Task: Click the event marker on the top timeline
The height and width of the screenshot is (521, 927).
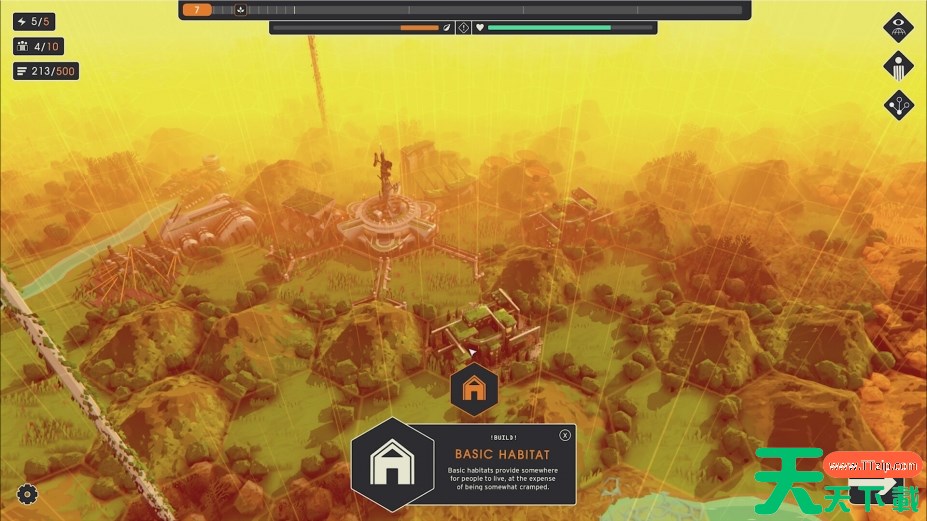Action: click(x=240, y=10)
